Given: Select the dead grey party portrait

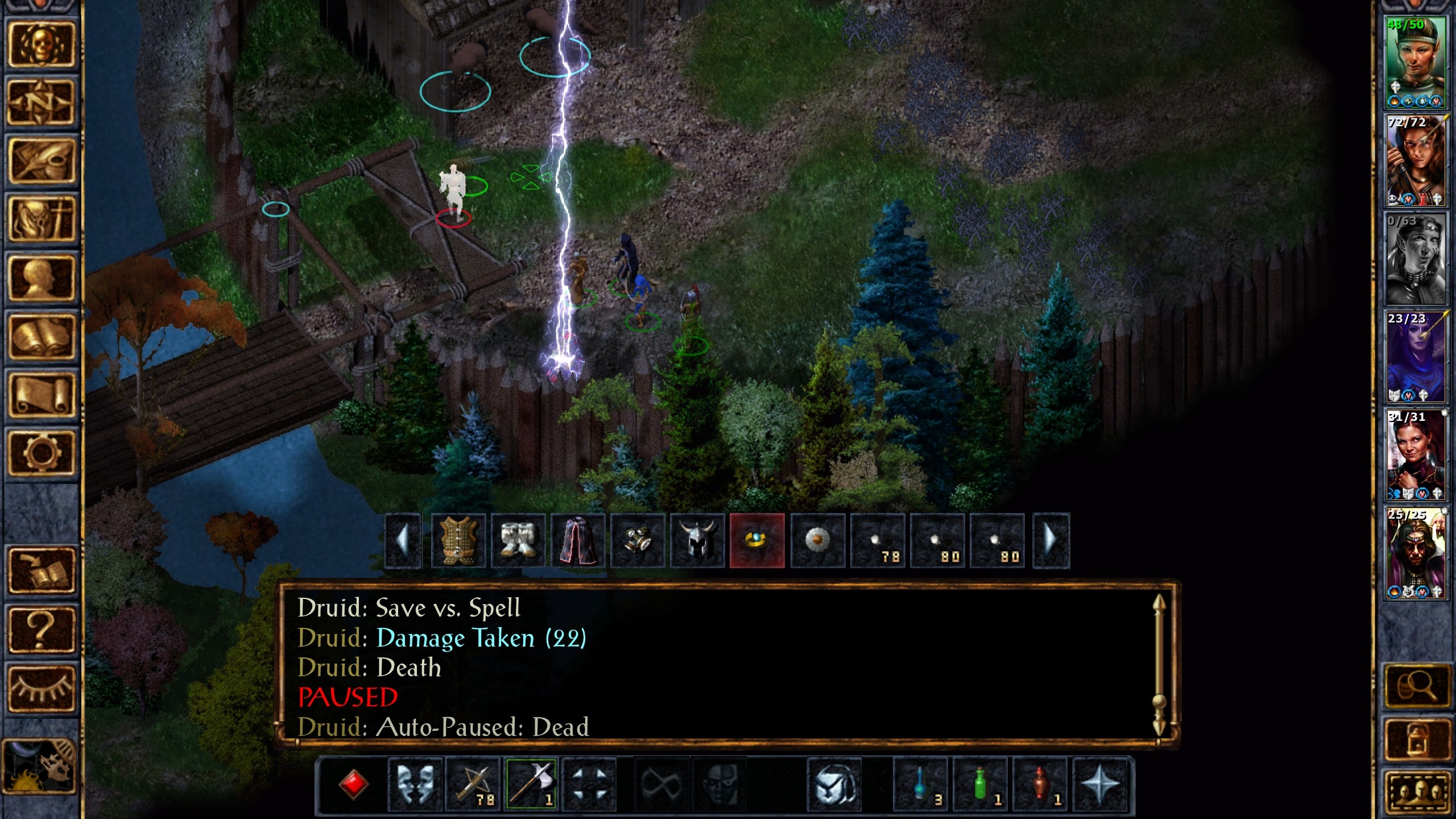Looking at the screenshot, I should 1416,259.
